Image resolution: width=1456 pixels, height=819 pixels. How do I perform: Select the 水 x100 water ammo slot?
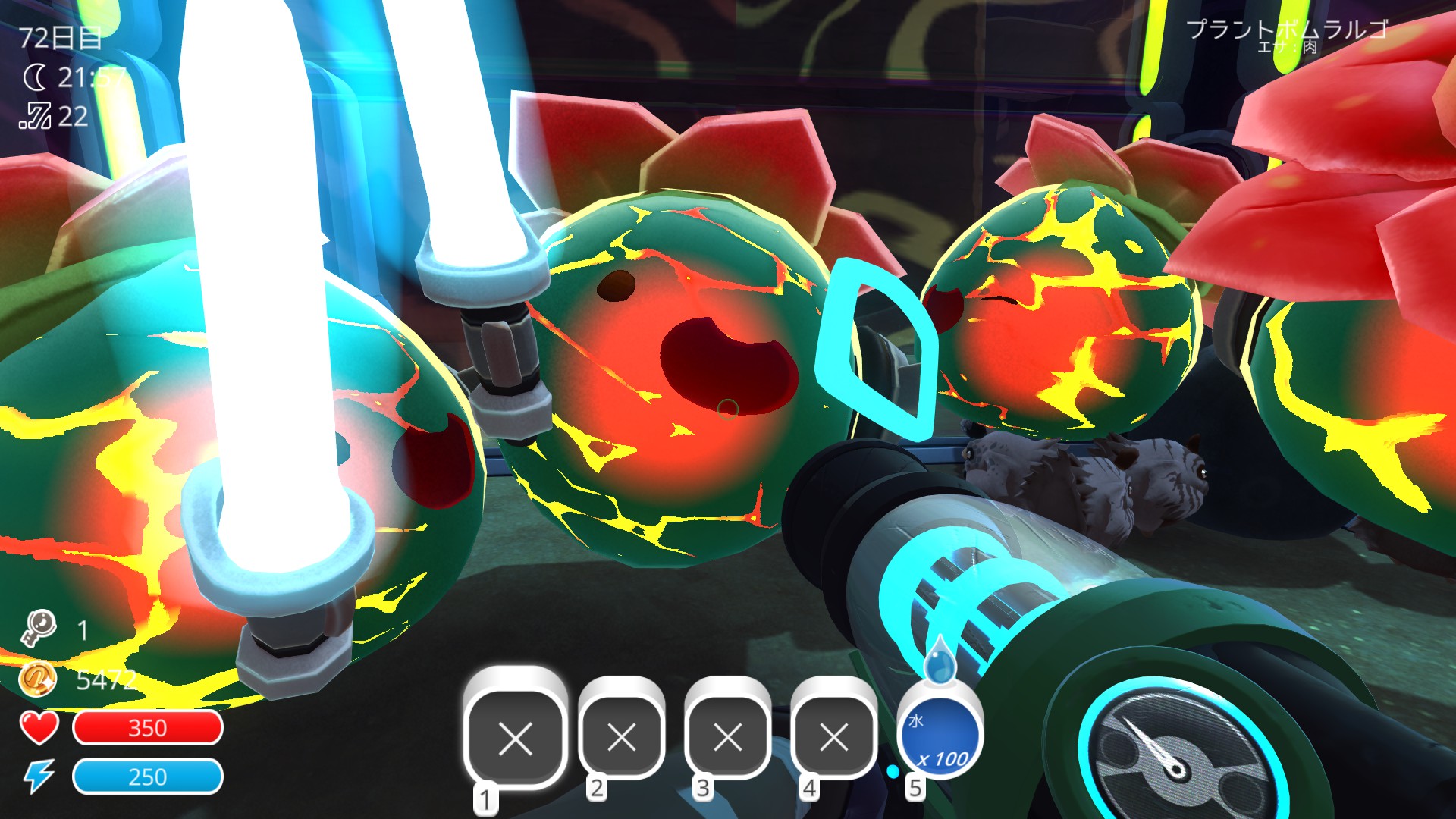pyautogui.click(x=940, y=736)
